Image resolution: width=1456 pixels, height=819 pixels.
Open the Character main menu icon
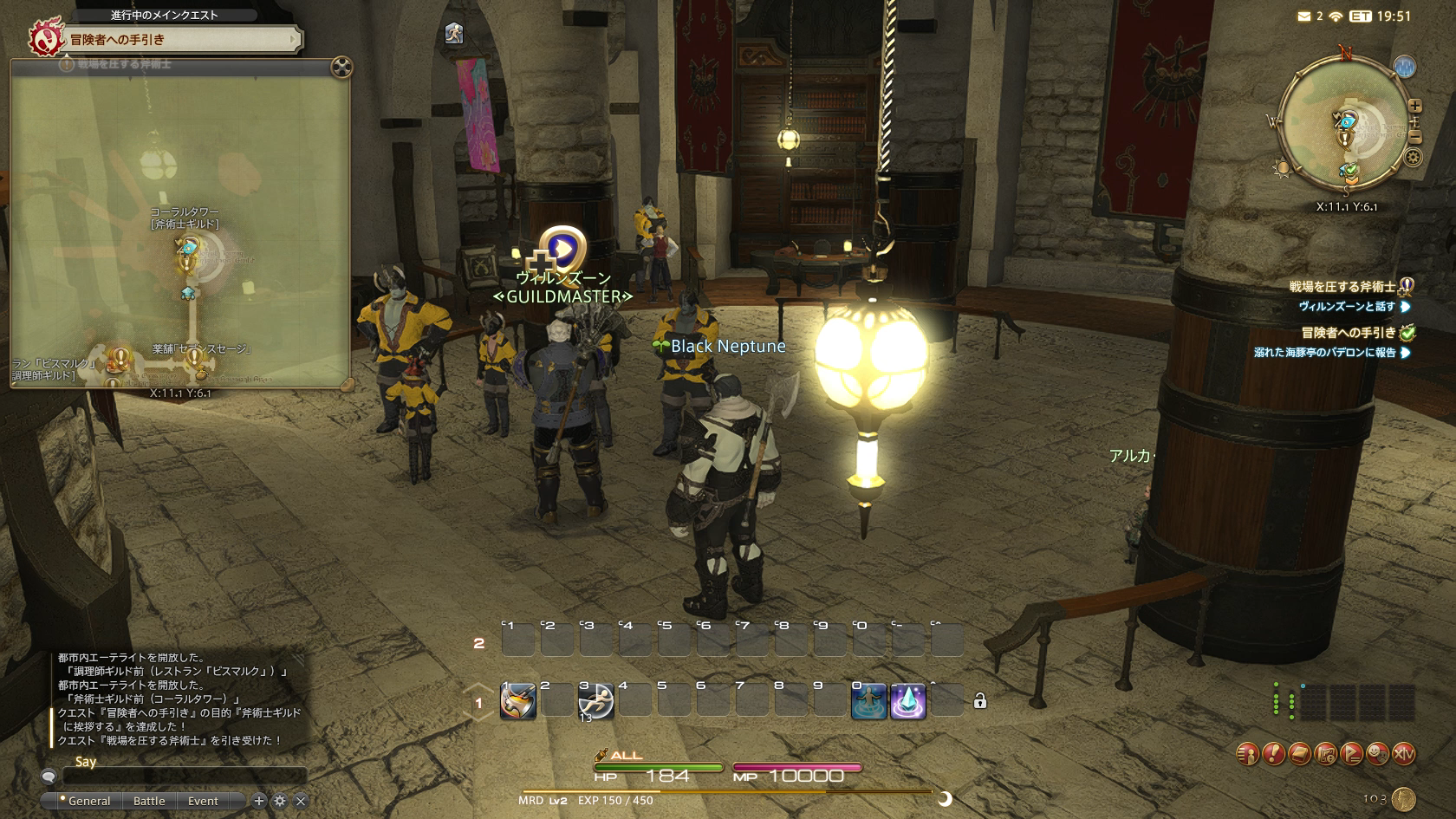point(1247,754)
